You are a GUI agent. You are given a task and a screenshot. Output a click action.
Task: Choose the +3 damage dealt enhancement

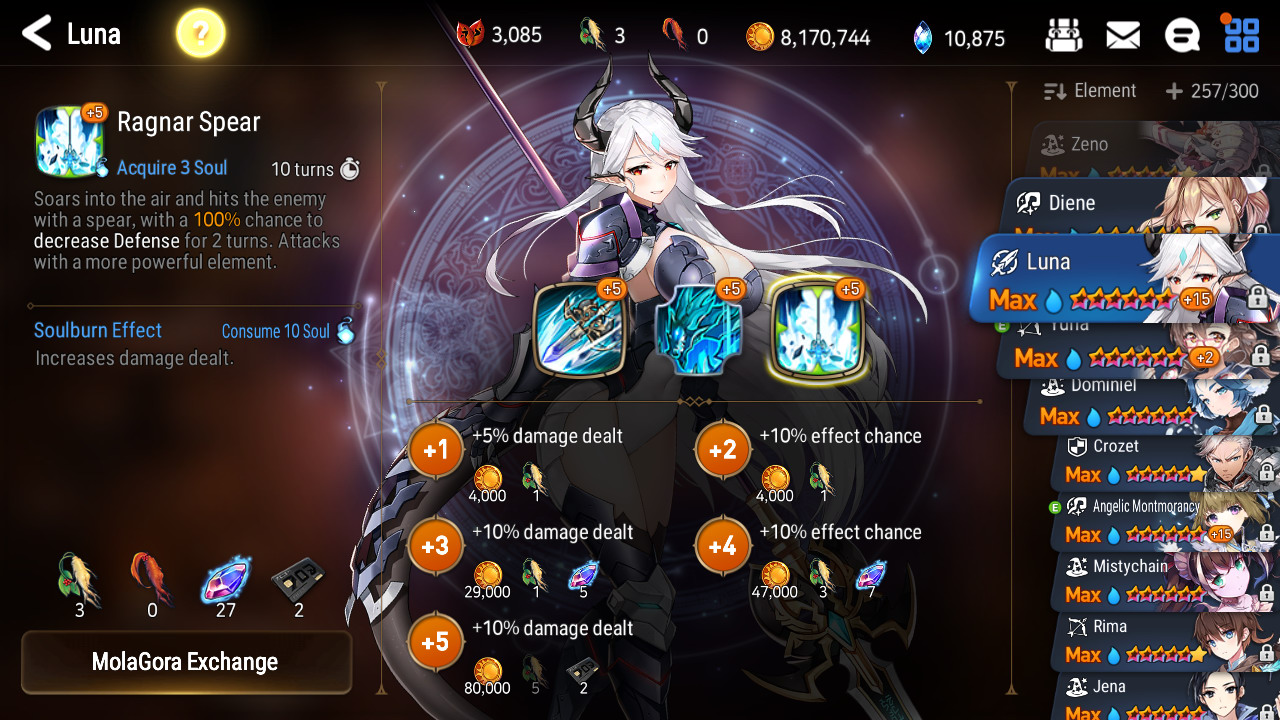pyautogui.click(x=436, y=546)
